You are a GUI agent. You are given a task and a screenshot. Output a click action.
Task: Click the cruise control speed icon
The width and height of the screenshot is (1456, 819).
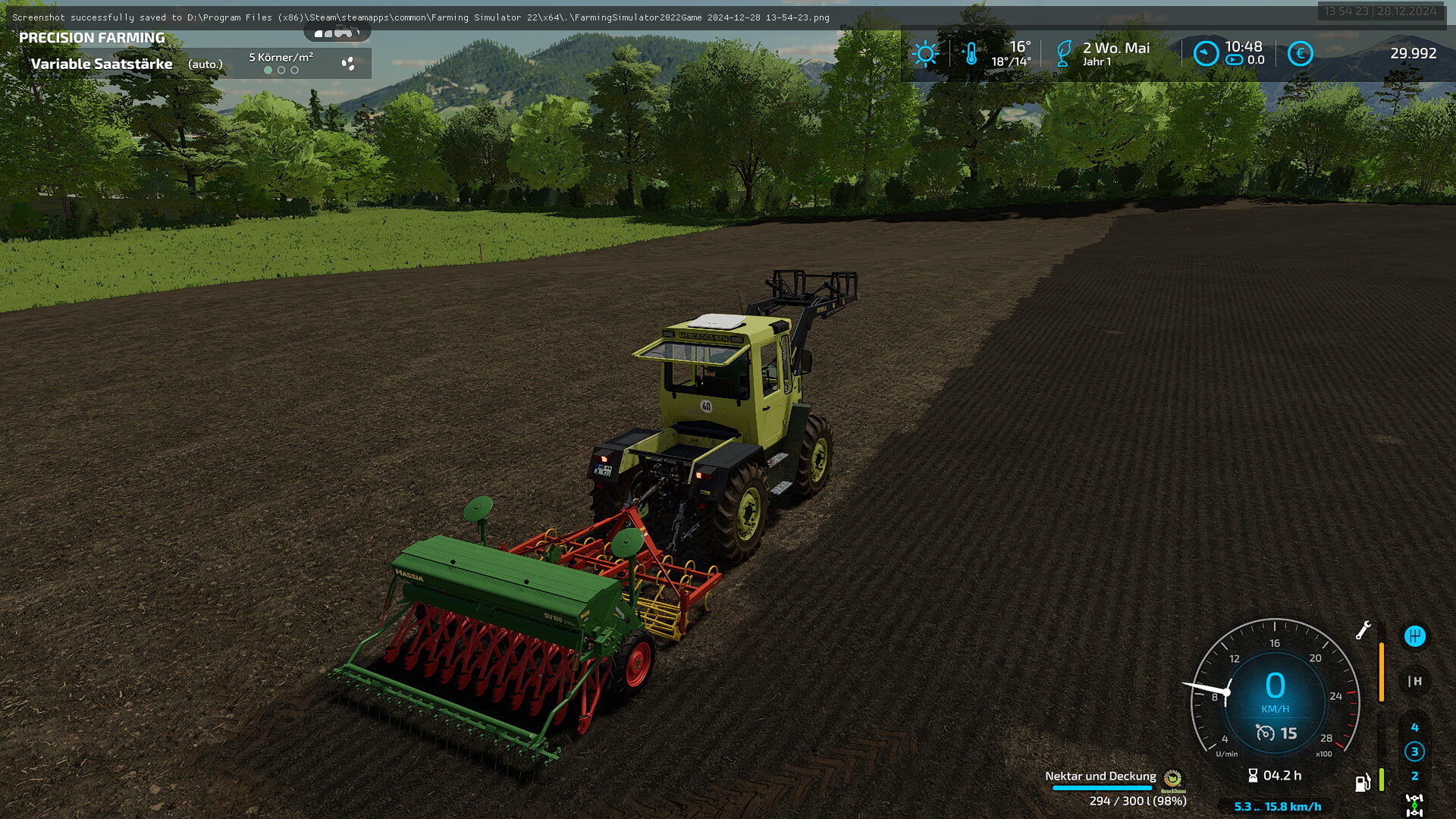point(1265,733)
